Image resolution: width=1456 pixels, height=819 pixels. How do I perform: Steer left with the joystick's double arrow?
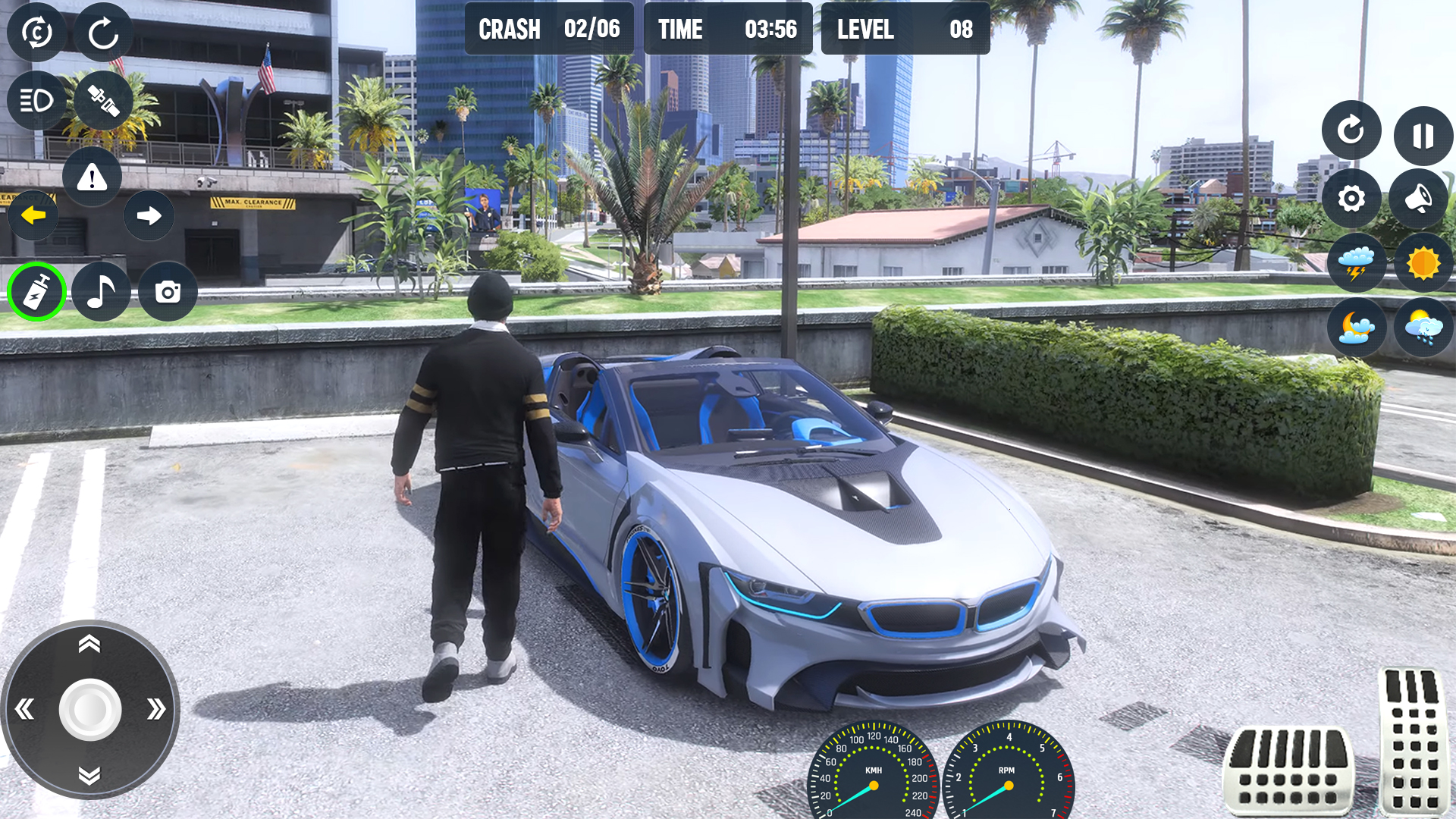(x=24, y=710)
